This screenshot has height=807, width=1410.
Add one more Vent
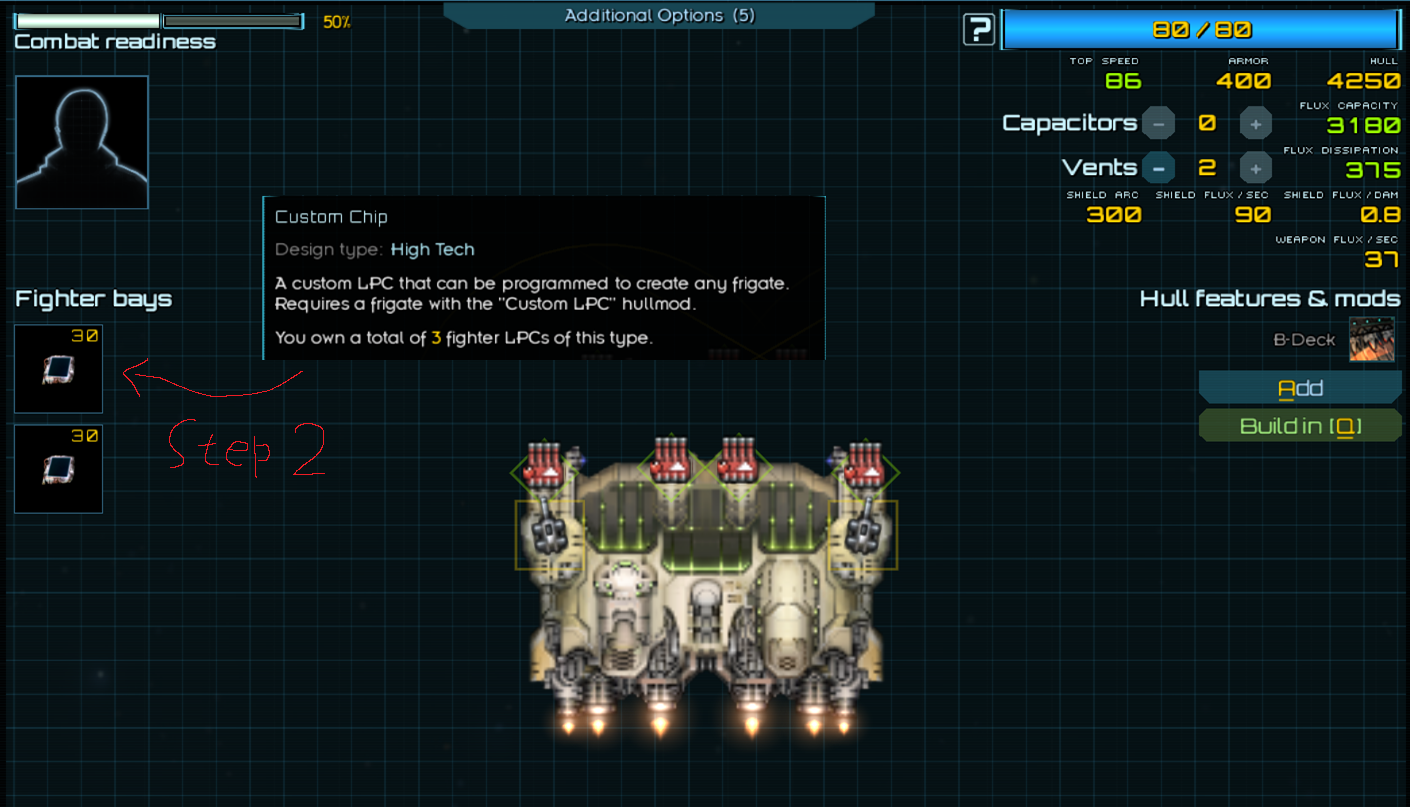click(1255, 167)
